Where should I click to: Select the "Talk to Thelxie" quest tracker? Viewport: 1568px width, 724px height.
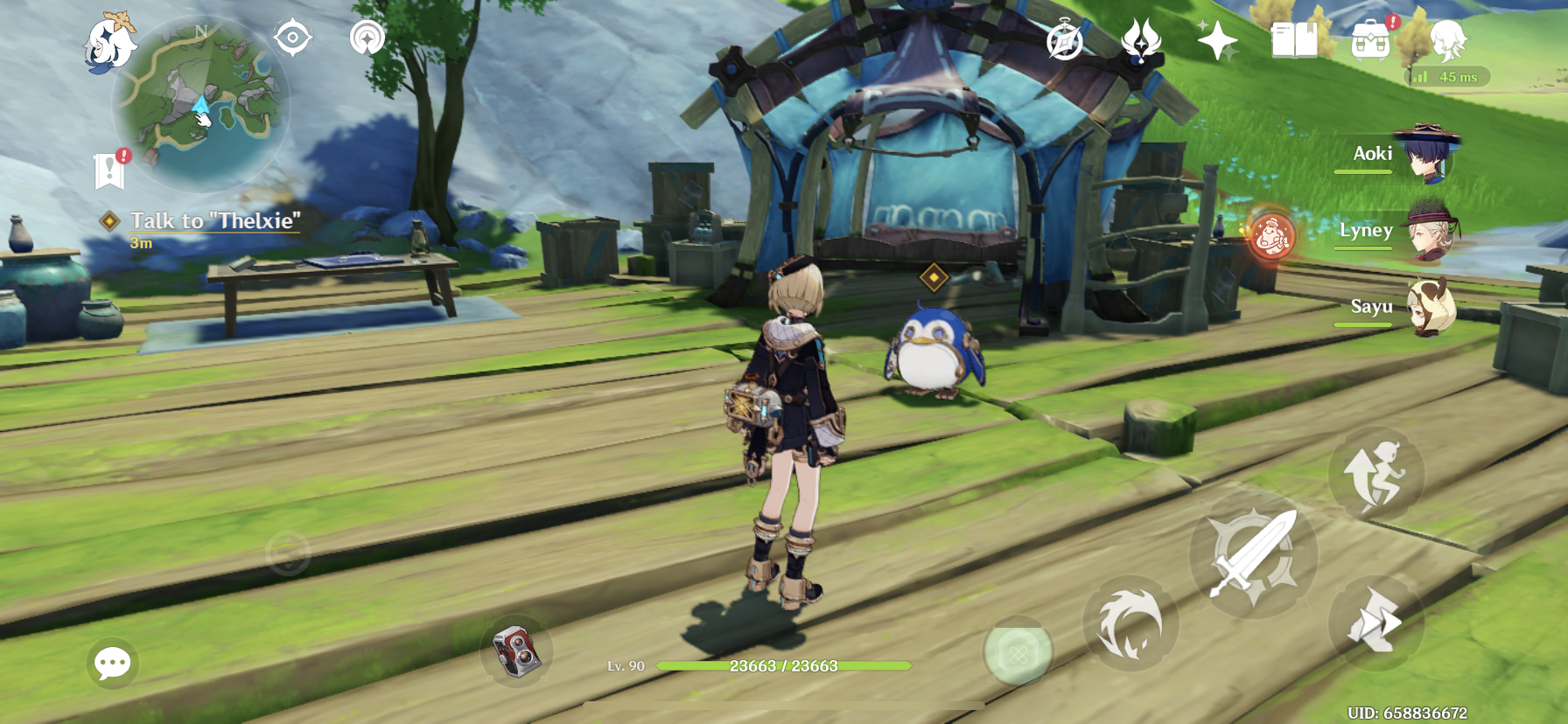click(214, 221)
